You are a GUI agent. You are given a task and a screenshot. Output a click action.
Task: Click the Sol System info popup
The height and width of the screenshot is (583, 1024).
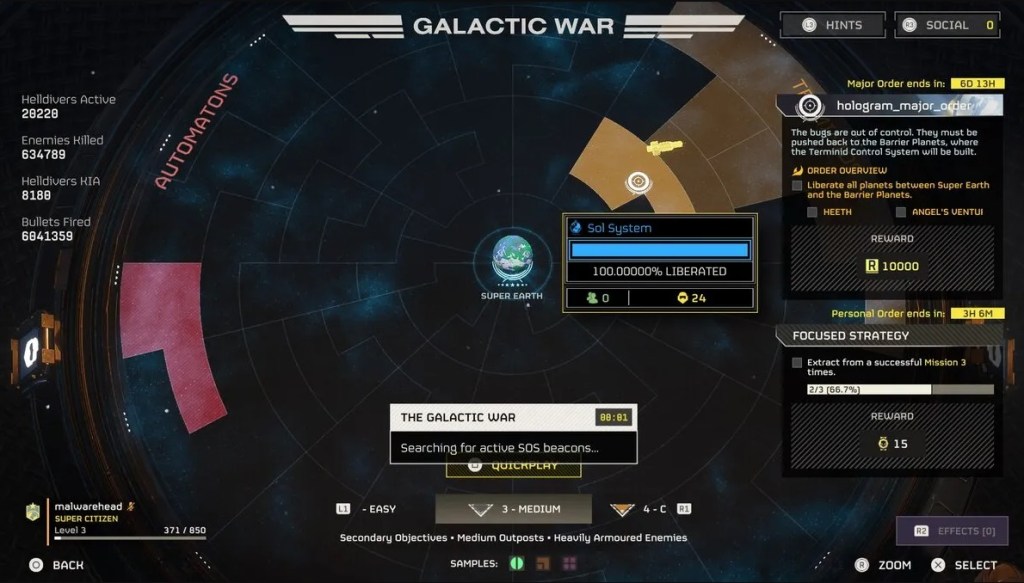coord(659,262)
